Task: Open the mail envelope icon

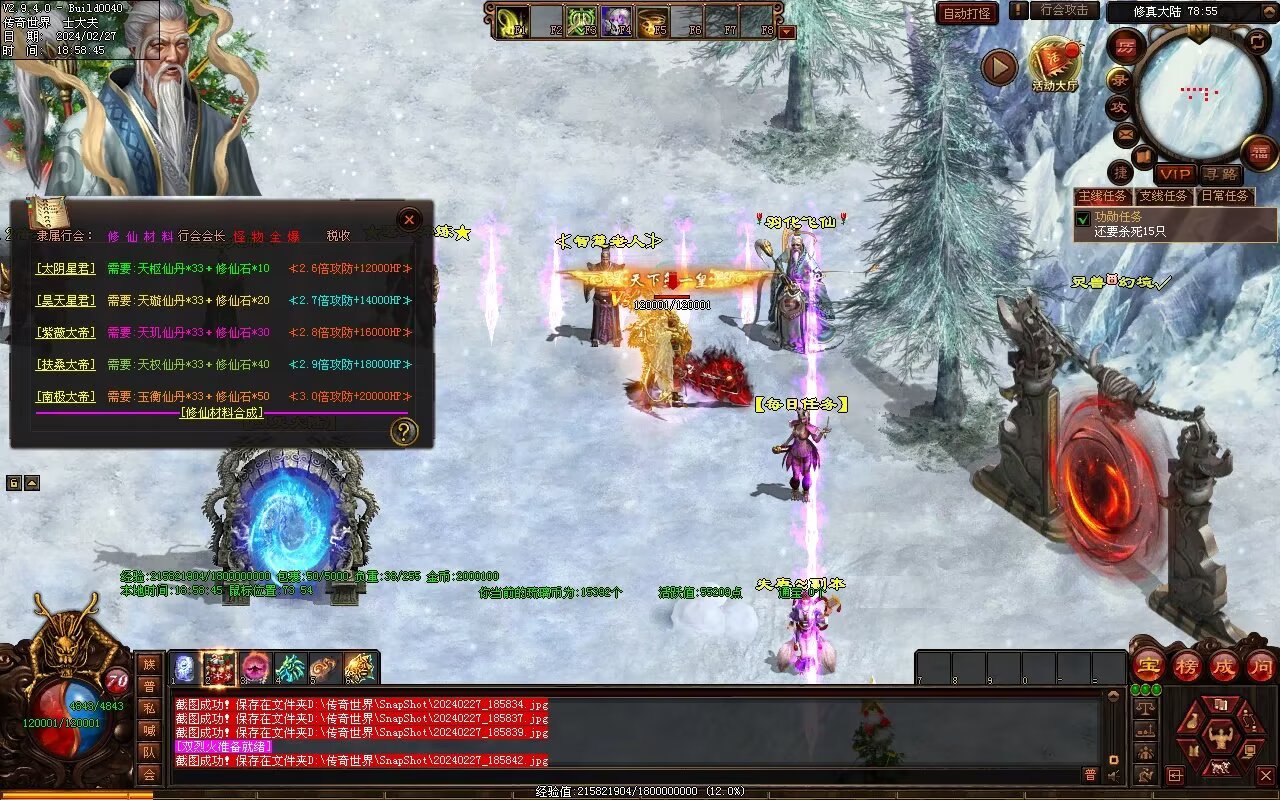Action: click(x=1125, y=133)
